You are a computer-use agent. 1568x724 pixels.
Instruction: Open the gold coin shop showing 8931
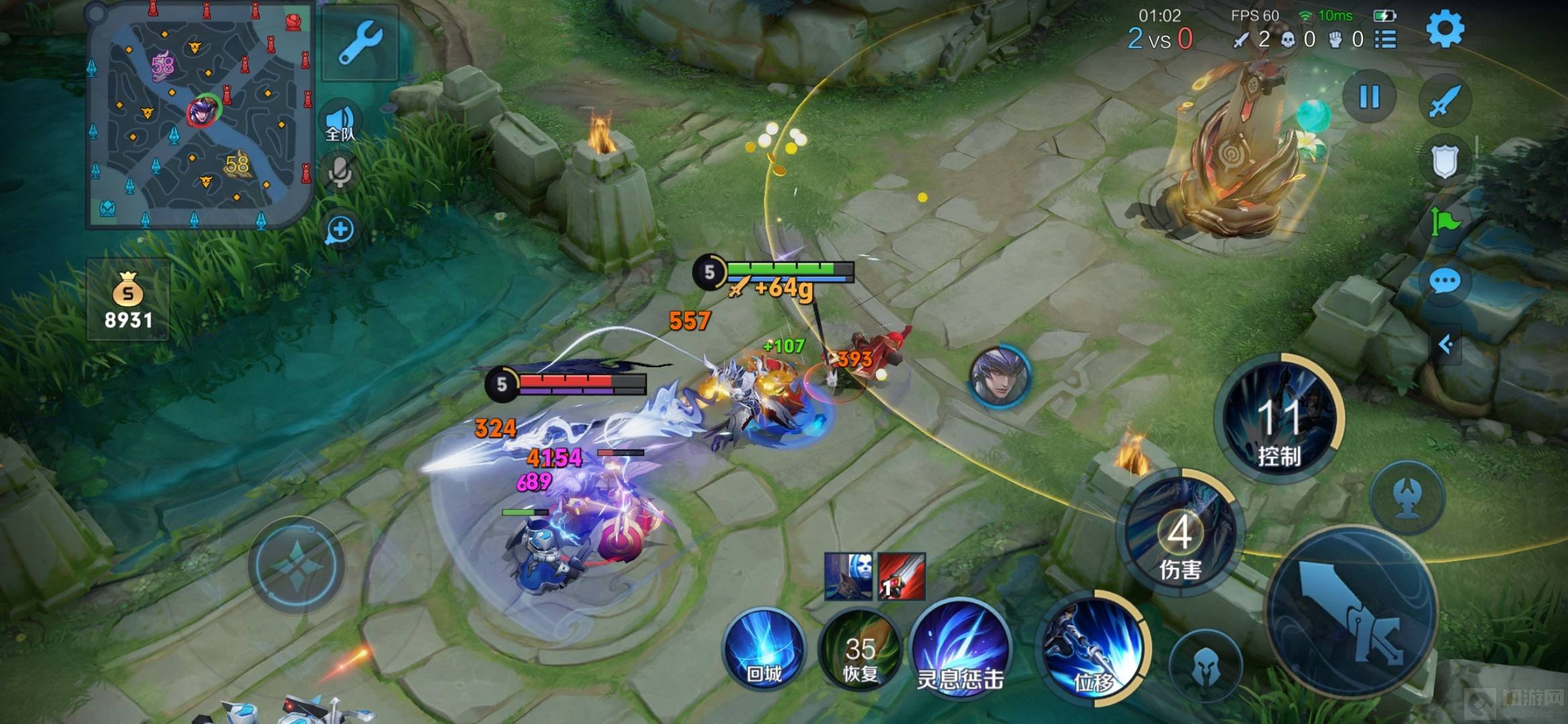(128, 300)
